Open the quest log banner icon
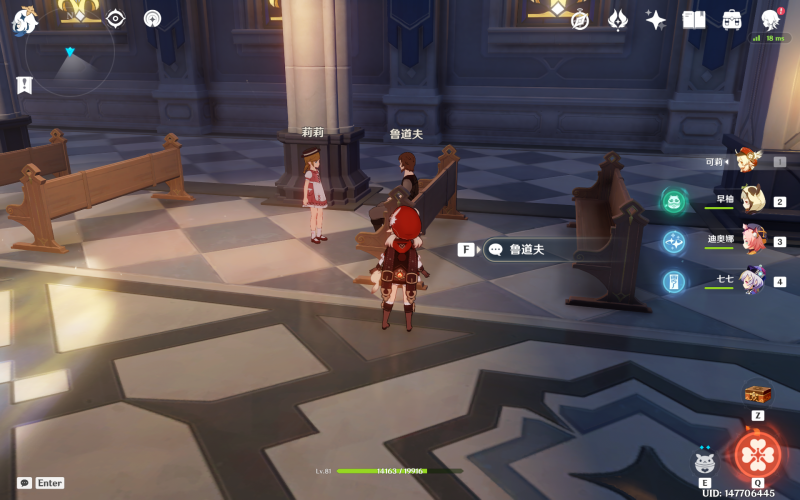Viewport: 800px width, 500px height. pyautogui.click(x=24, y=85)
